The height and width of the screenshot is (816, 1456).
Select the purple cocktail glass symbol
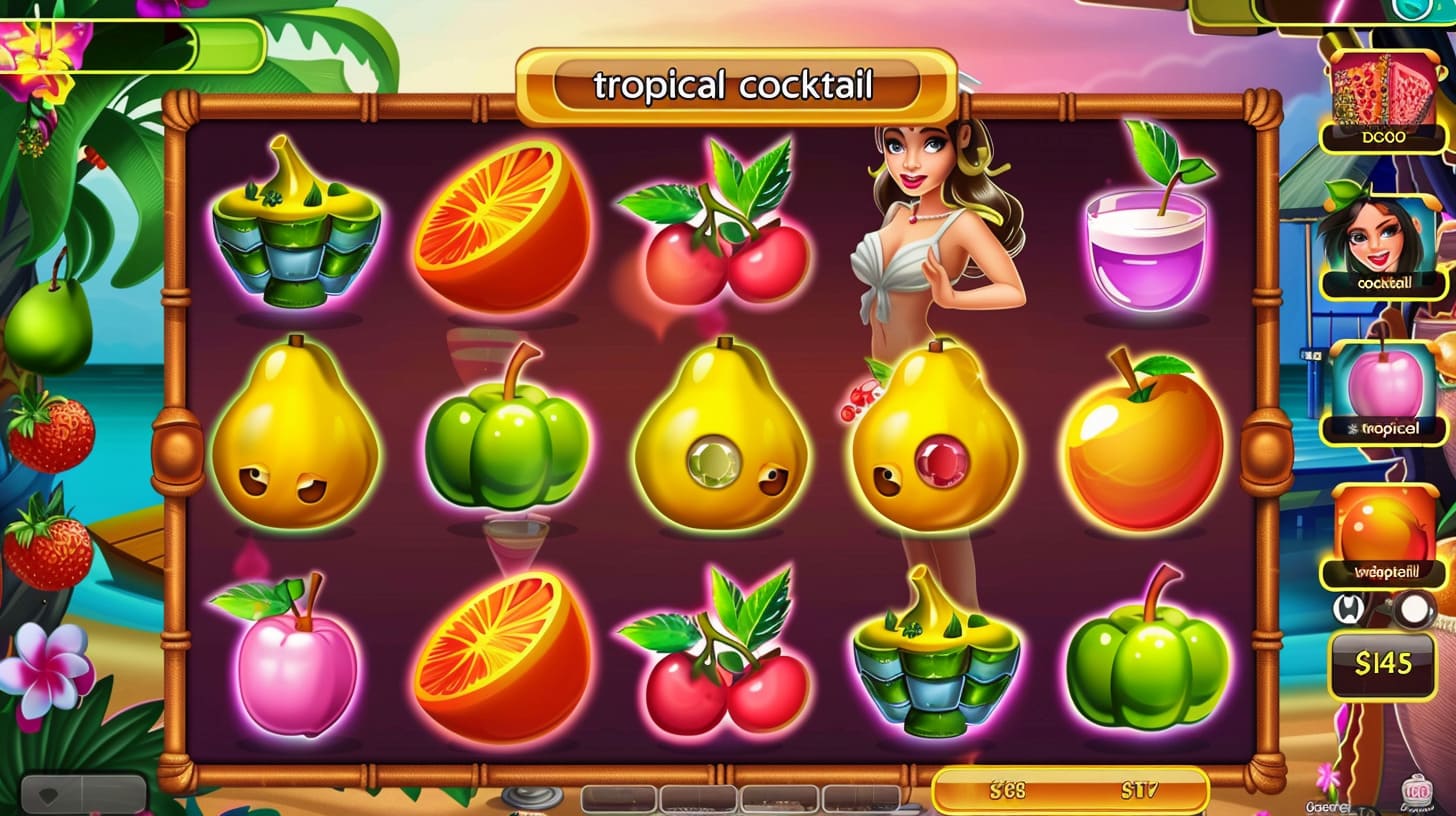(x=1147, y=244)
